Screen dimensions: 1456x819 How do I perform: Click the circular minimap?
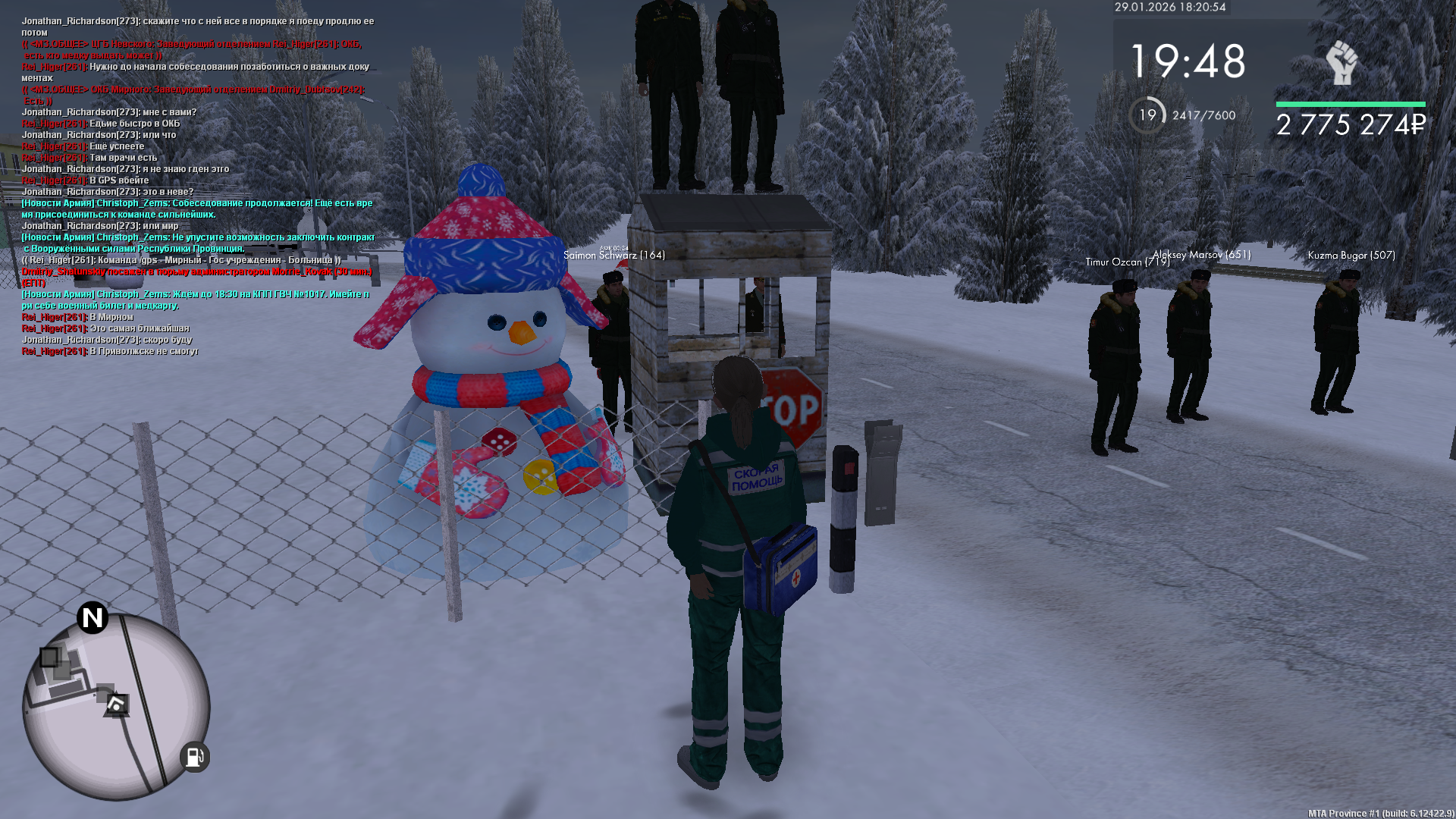[116, 707]
